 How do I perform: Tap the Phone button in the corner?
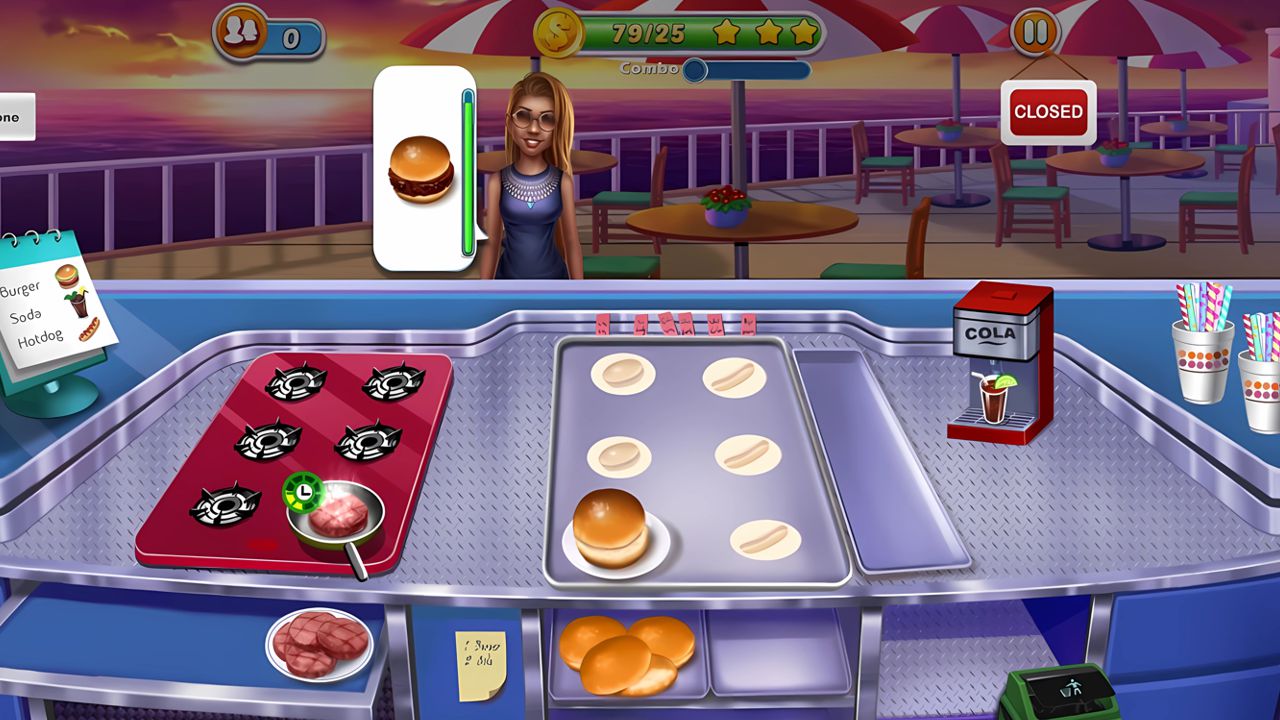coord(15,116)
